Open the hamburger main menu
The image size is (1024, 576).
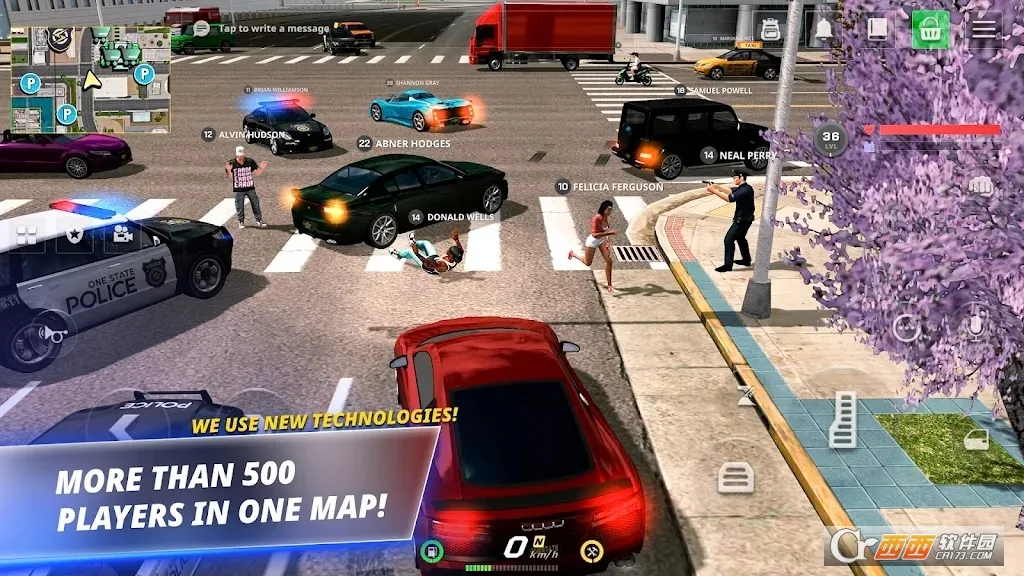point(984,30)
